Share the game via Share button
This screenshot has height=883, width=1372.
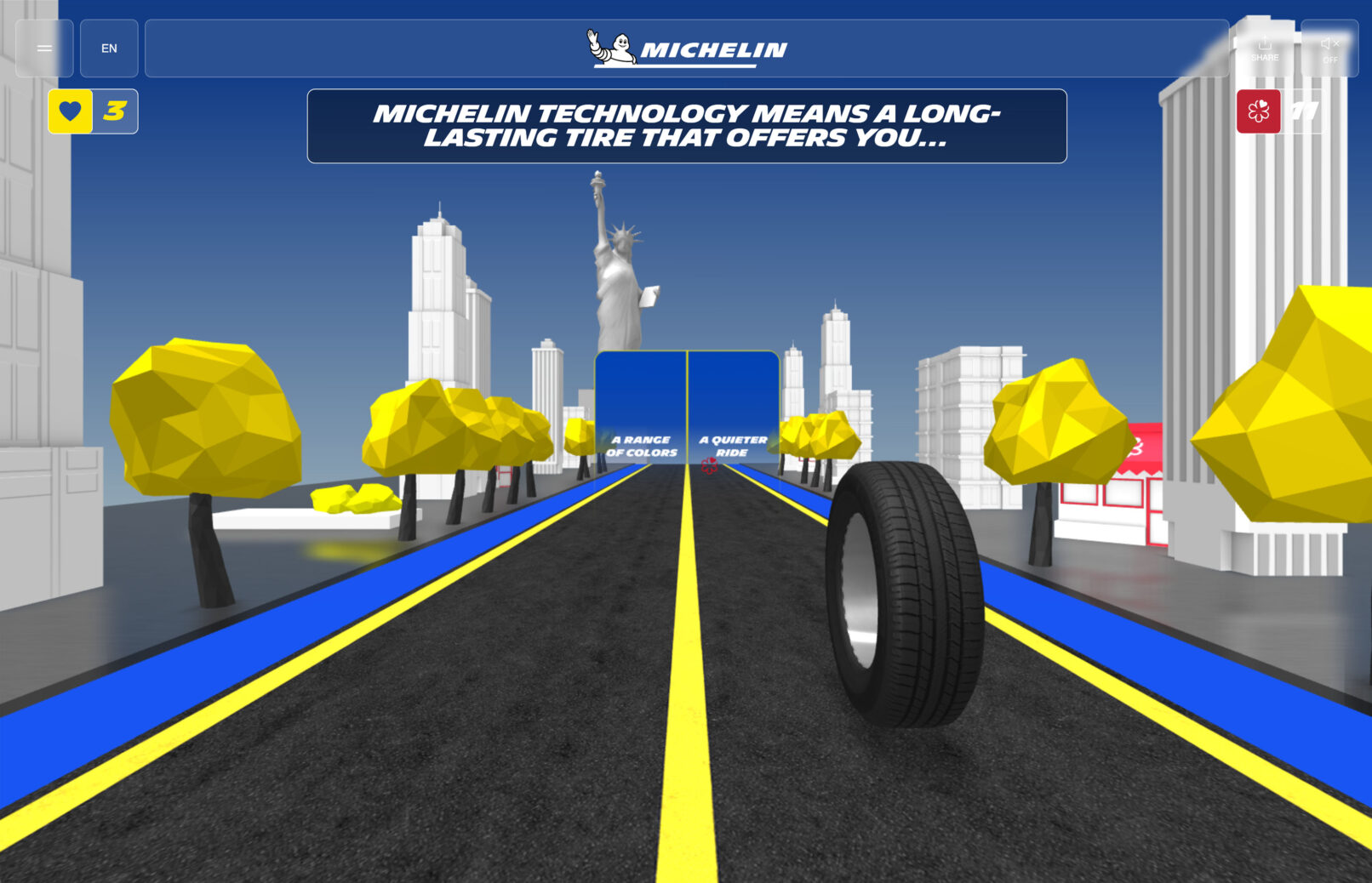tap(1265, 48)
